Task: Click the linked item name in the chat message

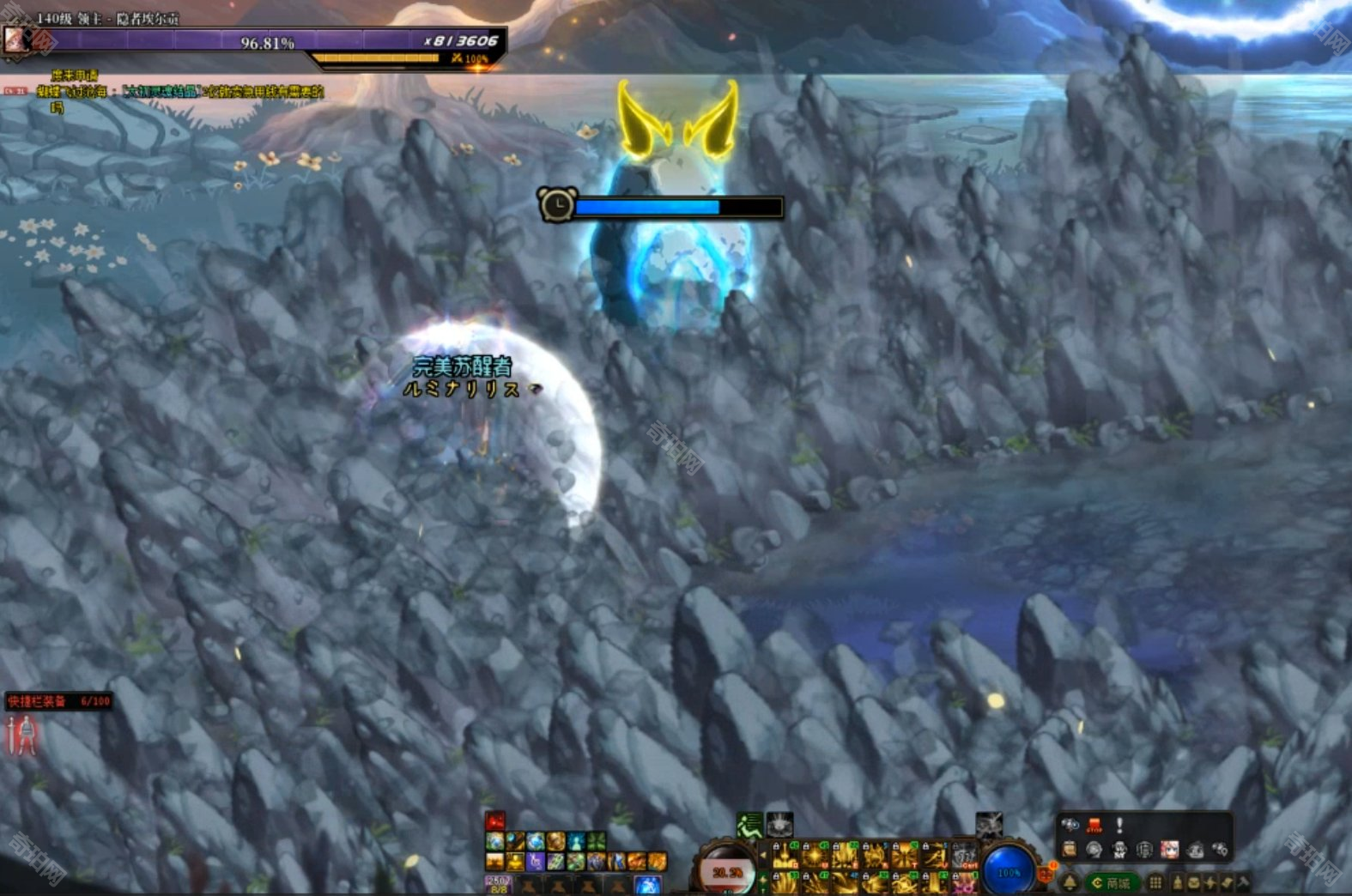Action: pyautogui.click(x=161, y=92)
